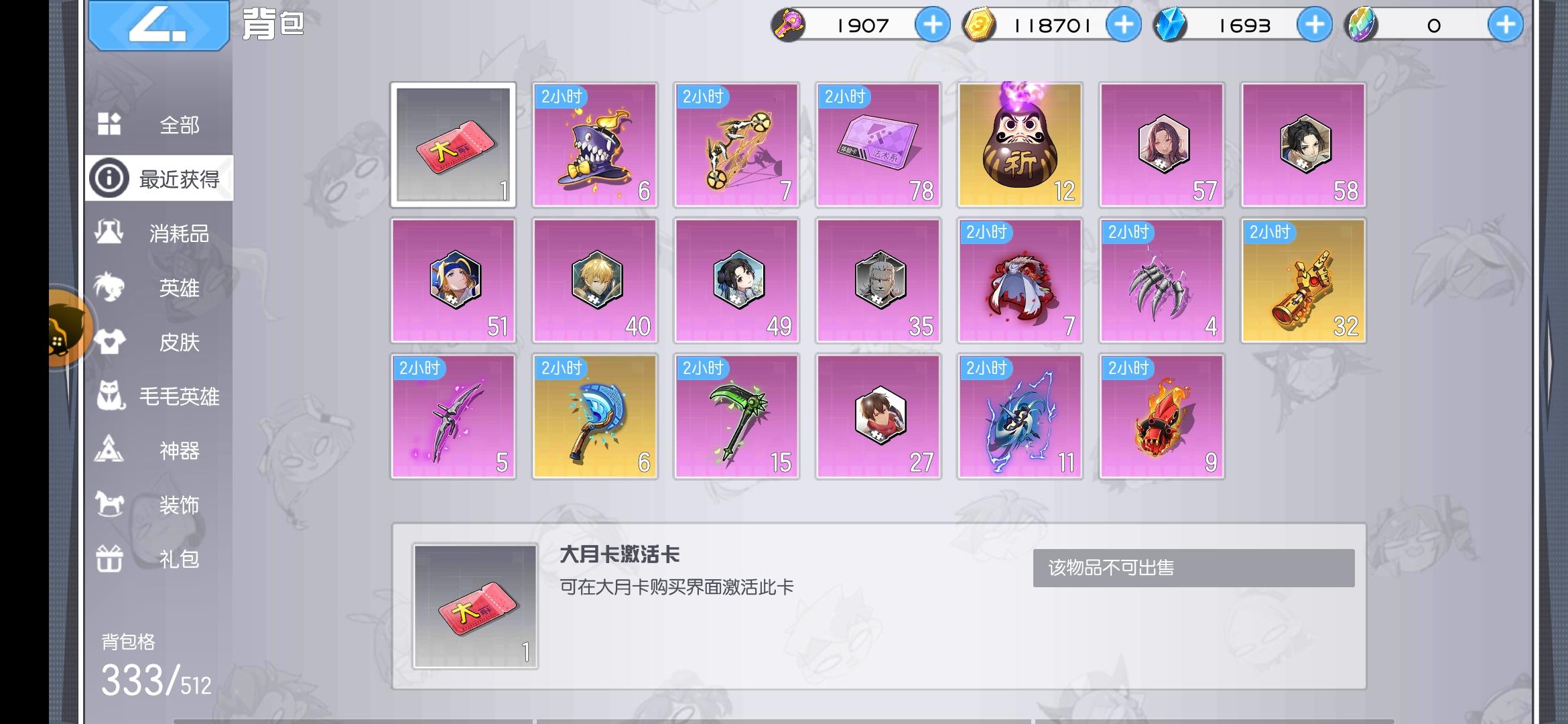Select the green scythe item with count 15

click(x=736, y=416)
